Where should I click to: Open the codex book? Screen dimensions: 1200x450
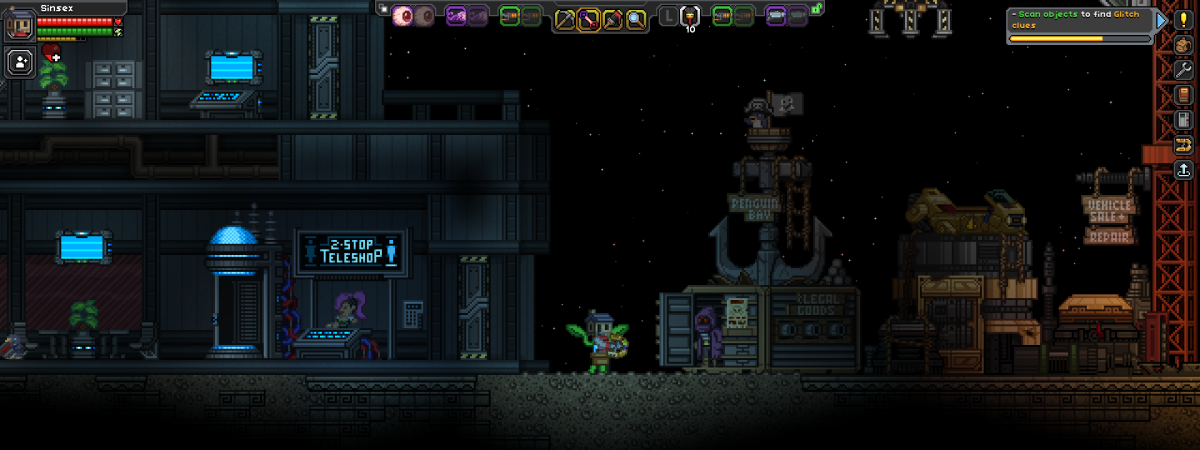coord(1184,94)
